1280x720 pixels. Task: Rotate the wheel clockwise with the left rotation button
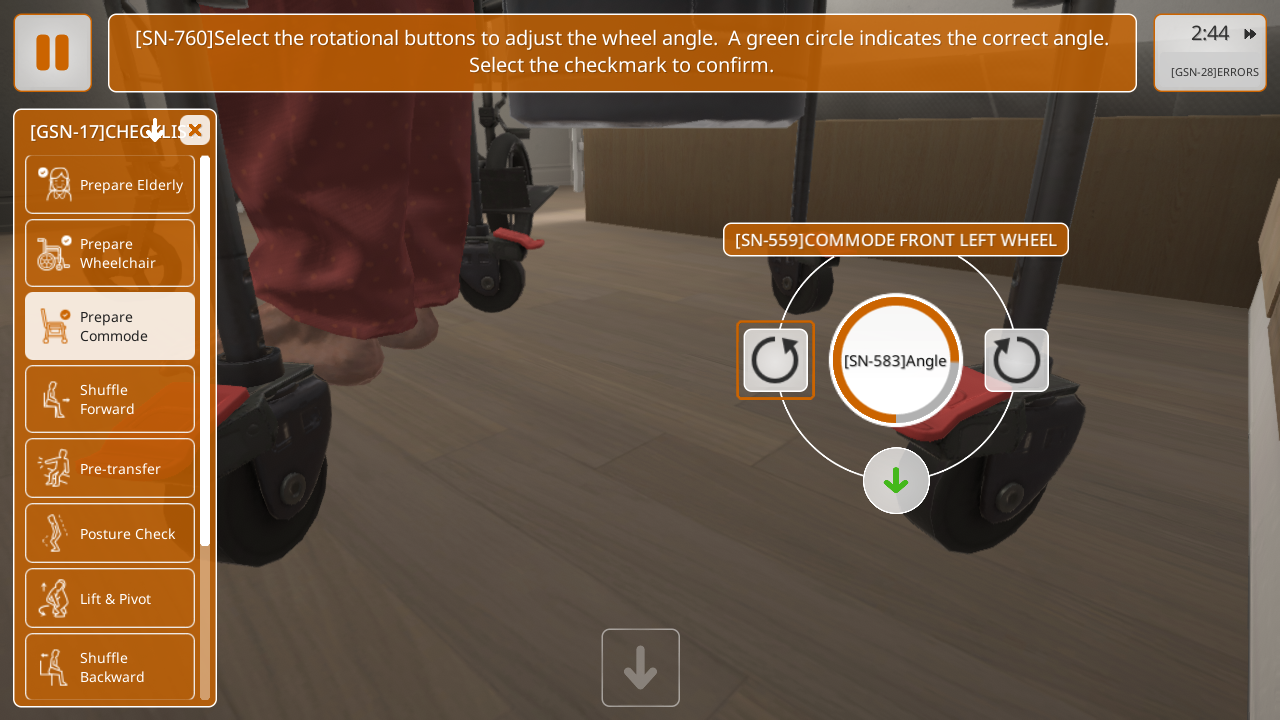click(x=775, y=360)
